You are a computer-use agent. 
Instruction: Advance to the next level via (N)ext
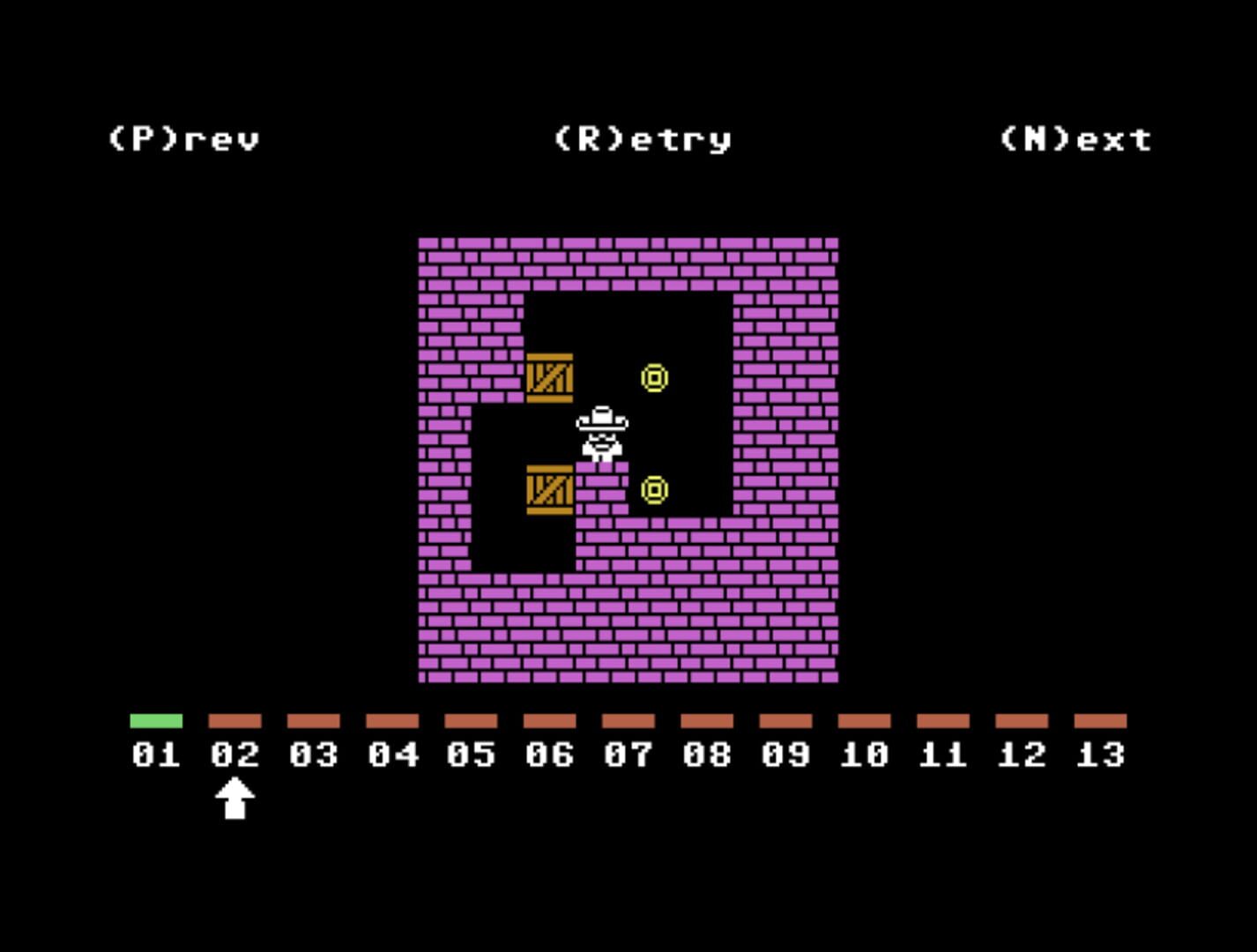point(1076,138)
